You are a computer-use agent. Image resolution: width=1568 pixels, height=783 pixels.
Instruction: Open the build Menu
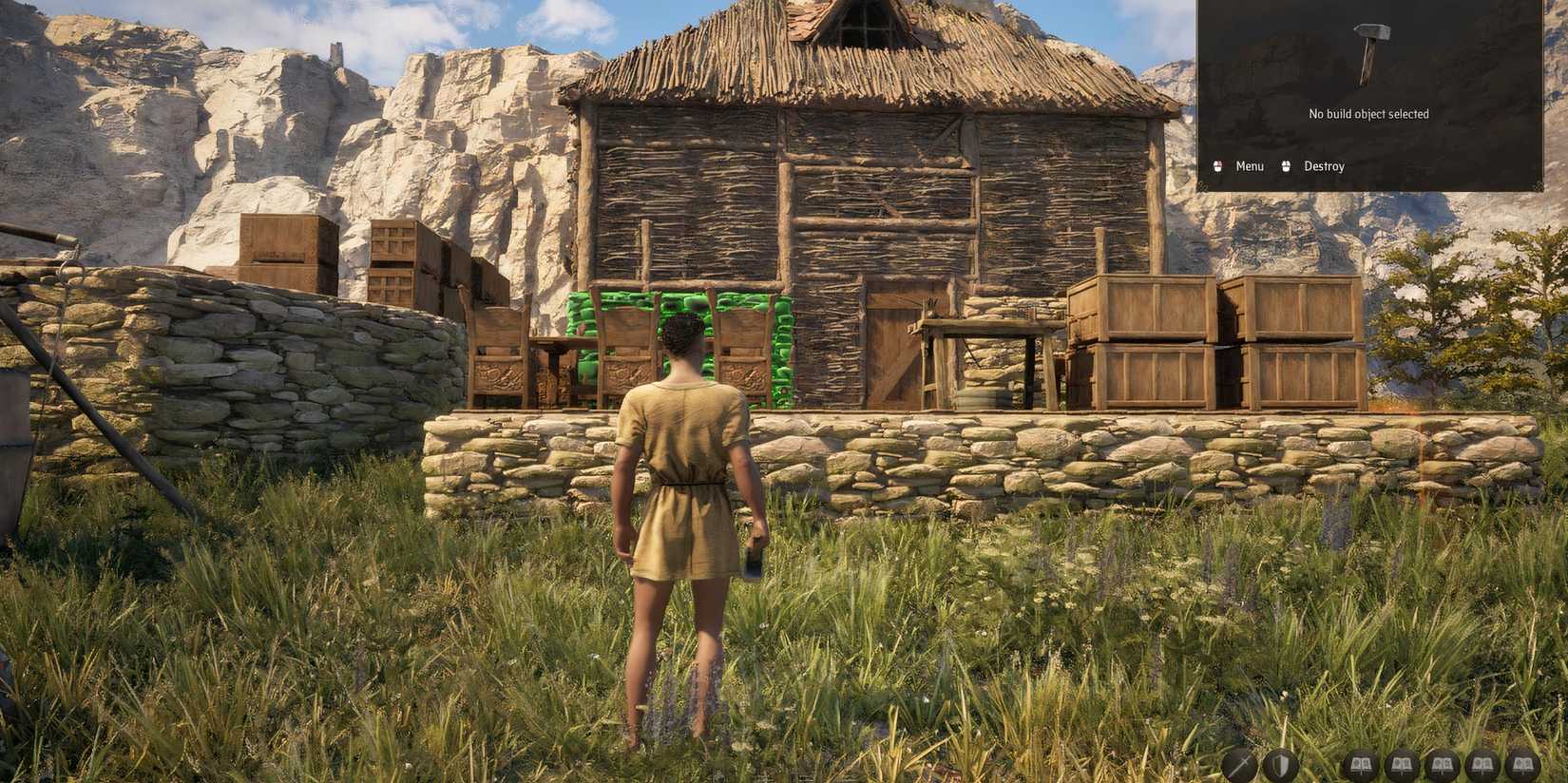coord(1248,165)
